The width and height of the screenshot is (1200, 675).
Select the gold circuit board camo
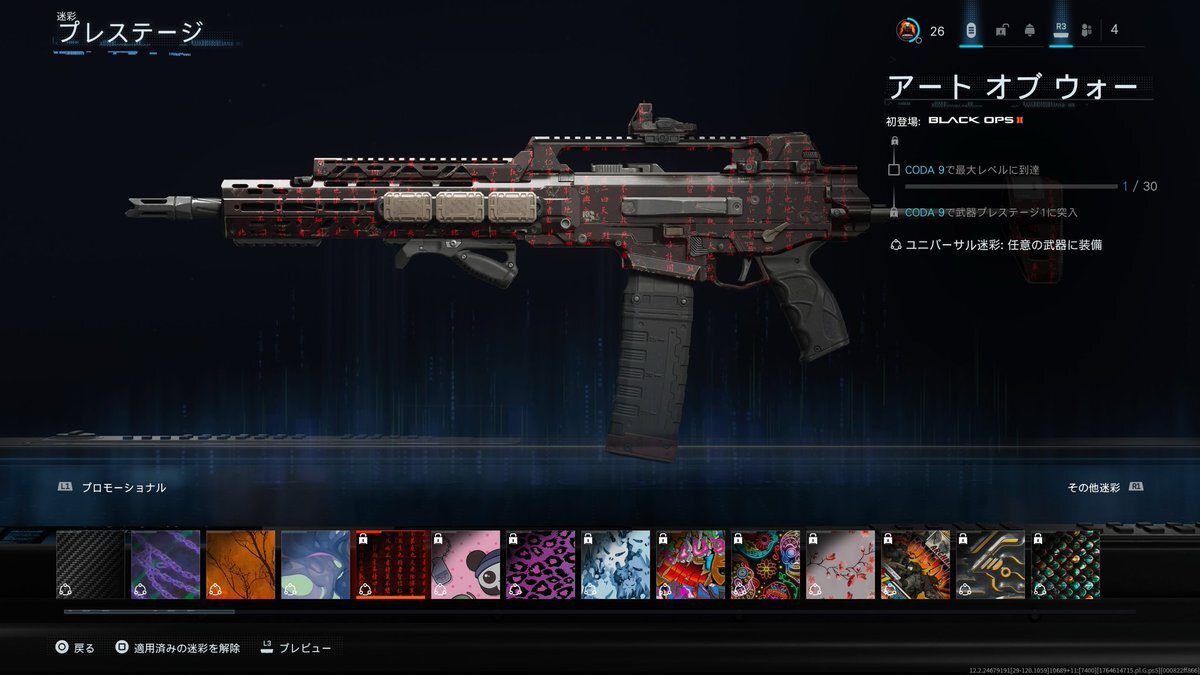pyautogui.click(x=991, y=565)
